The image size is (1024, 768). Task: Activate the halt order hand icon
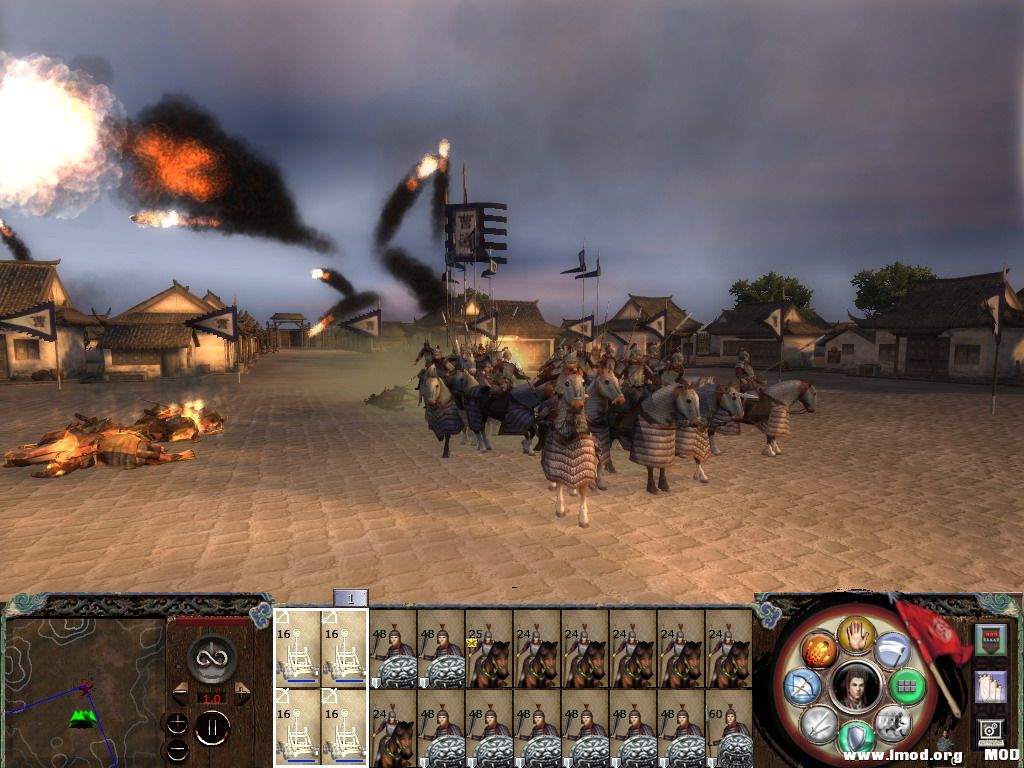856,634
